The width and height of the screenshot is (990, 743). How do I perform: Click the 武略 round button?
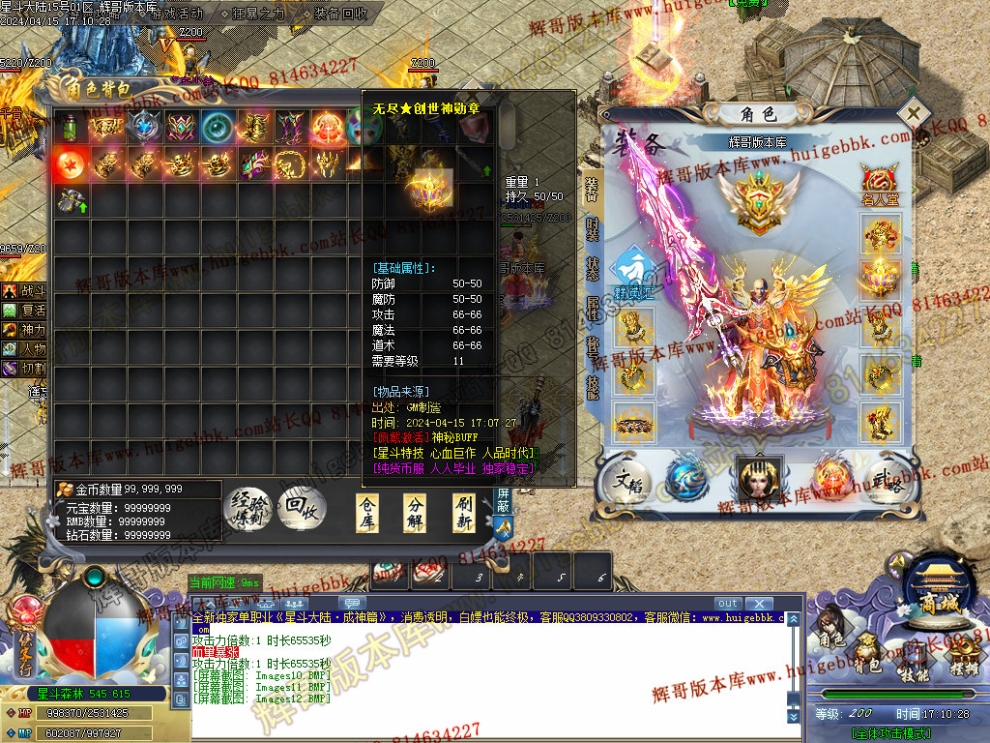point(883,482)
